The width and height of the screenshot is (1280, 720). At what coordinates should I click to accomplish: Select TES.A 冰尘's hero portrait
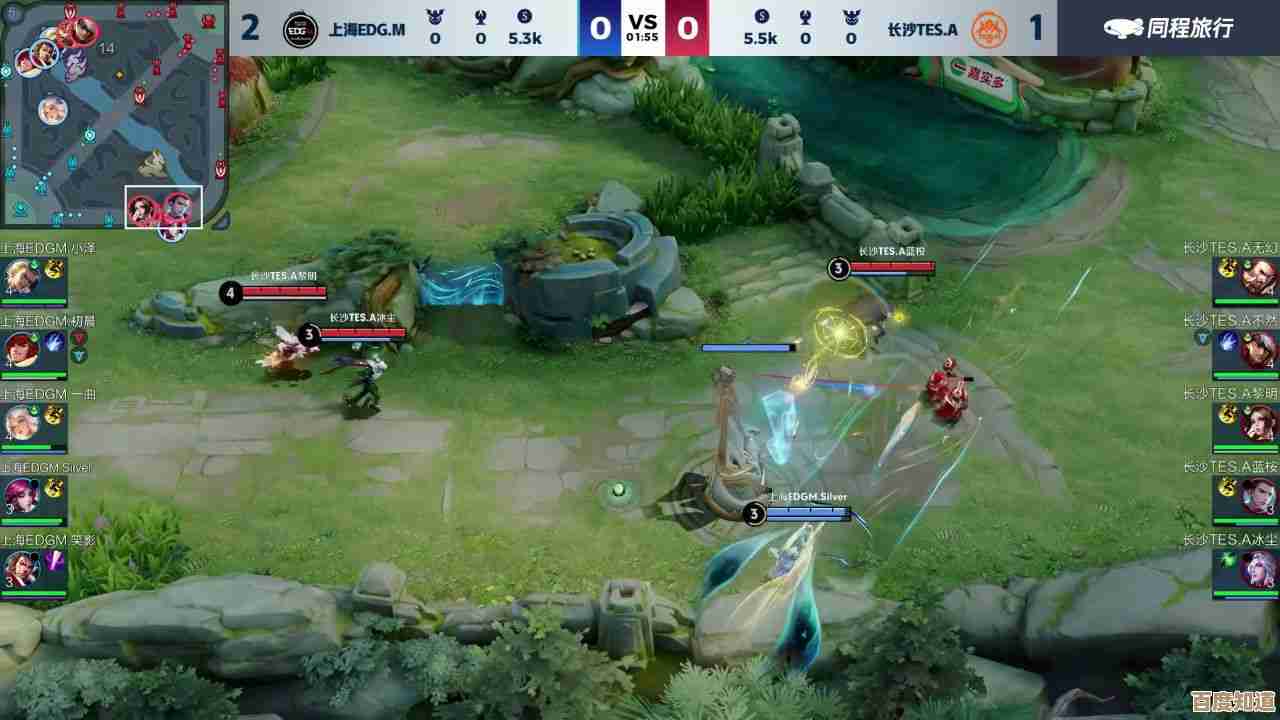[1261, 568]
